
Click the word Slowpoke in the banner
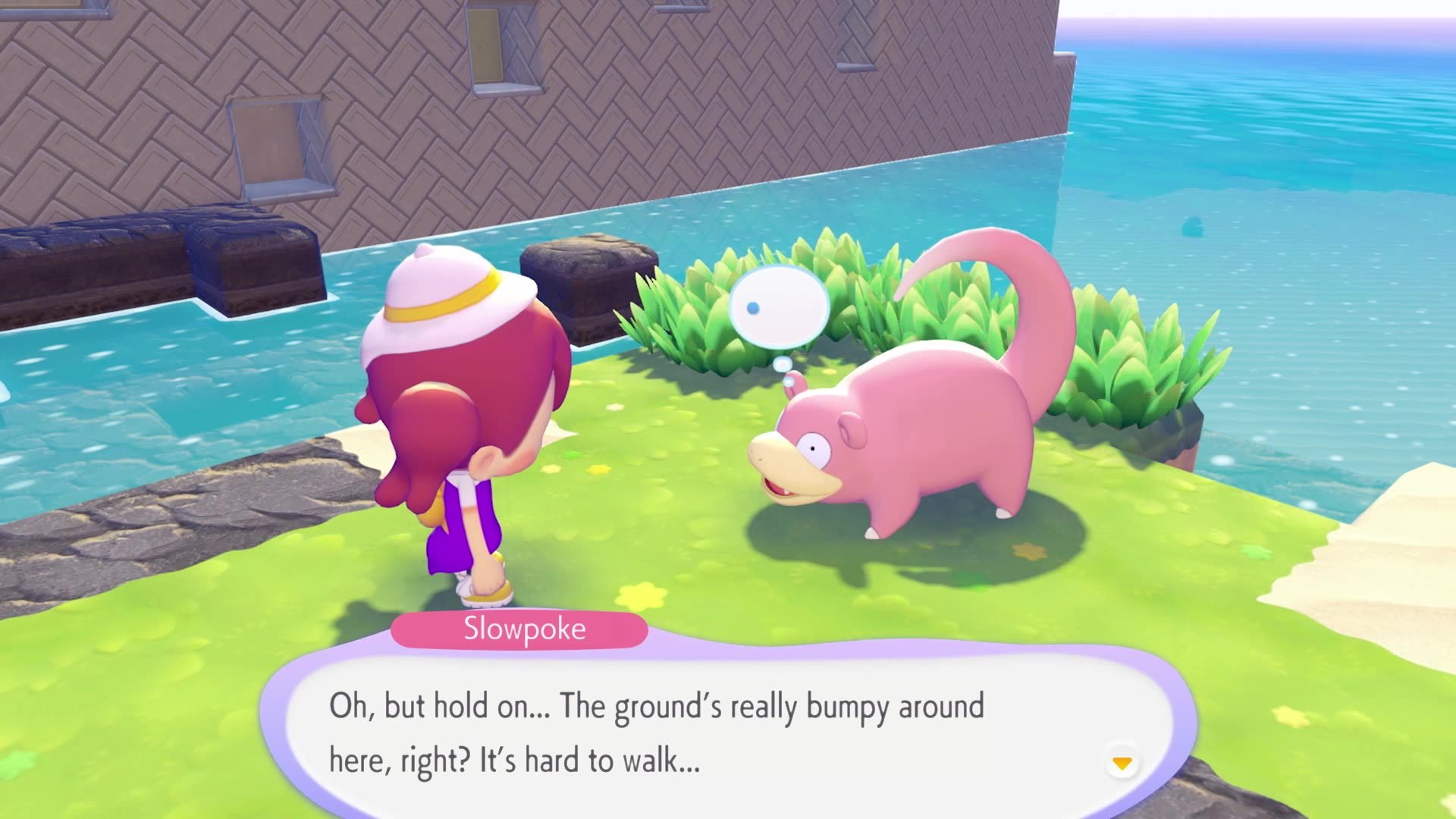click(x=522, y=627)
